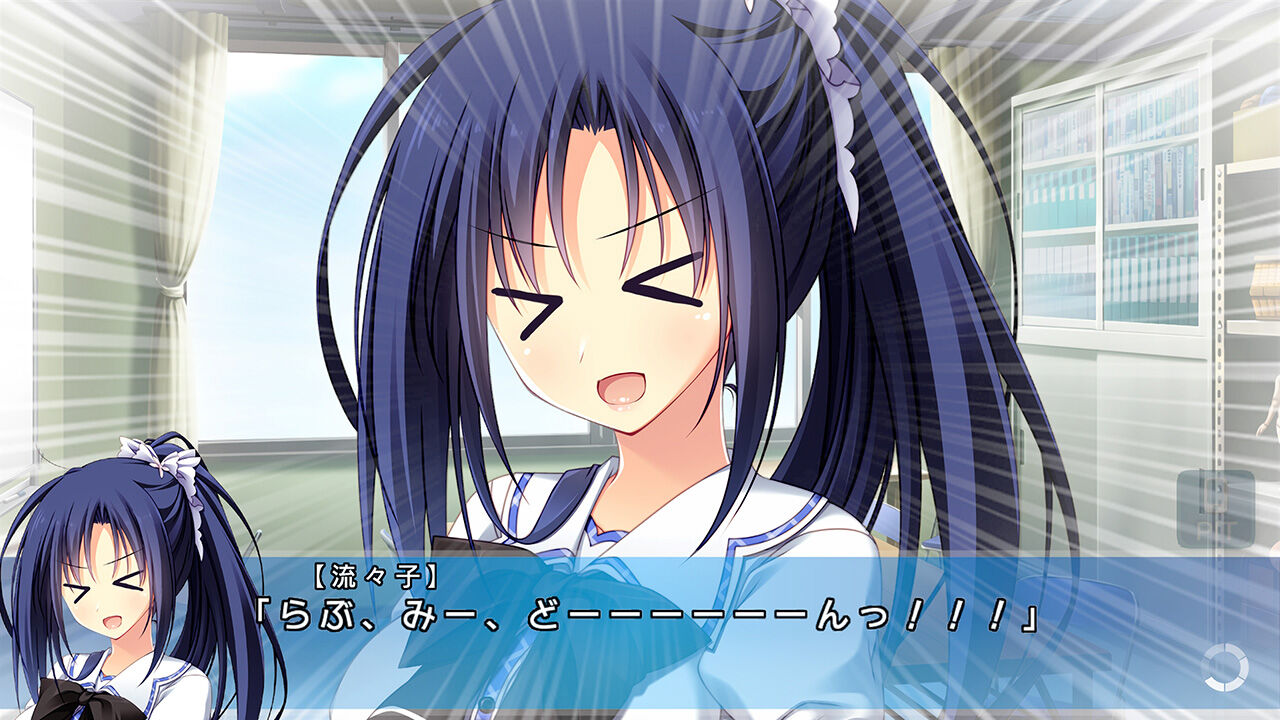The width and height of the screenshot is (1280, 720).
Task: Click the dialogue line to continue
Action: 640,618
